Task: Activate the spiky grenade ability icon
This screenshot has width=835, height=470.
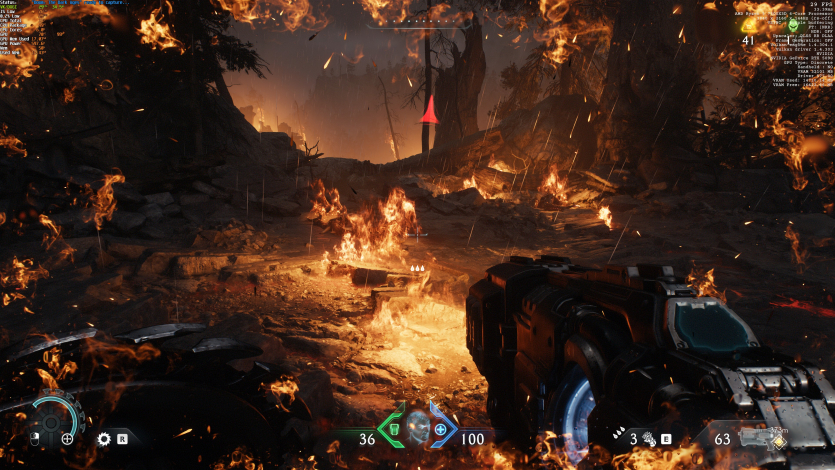Action: pos(646,438)
